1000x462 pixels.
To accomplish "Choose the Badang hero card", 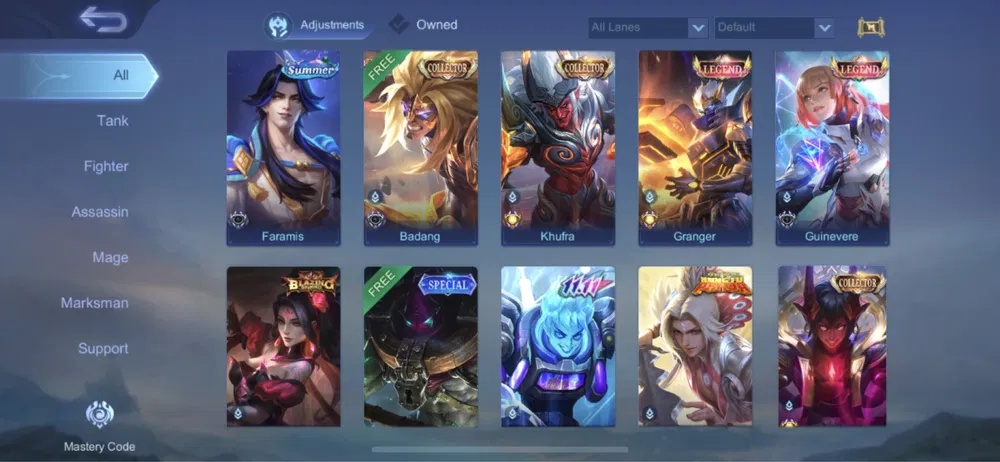I will pos(420,148).
